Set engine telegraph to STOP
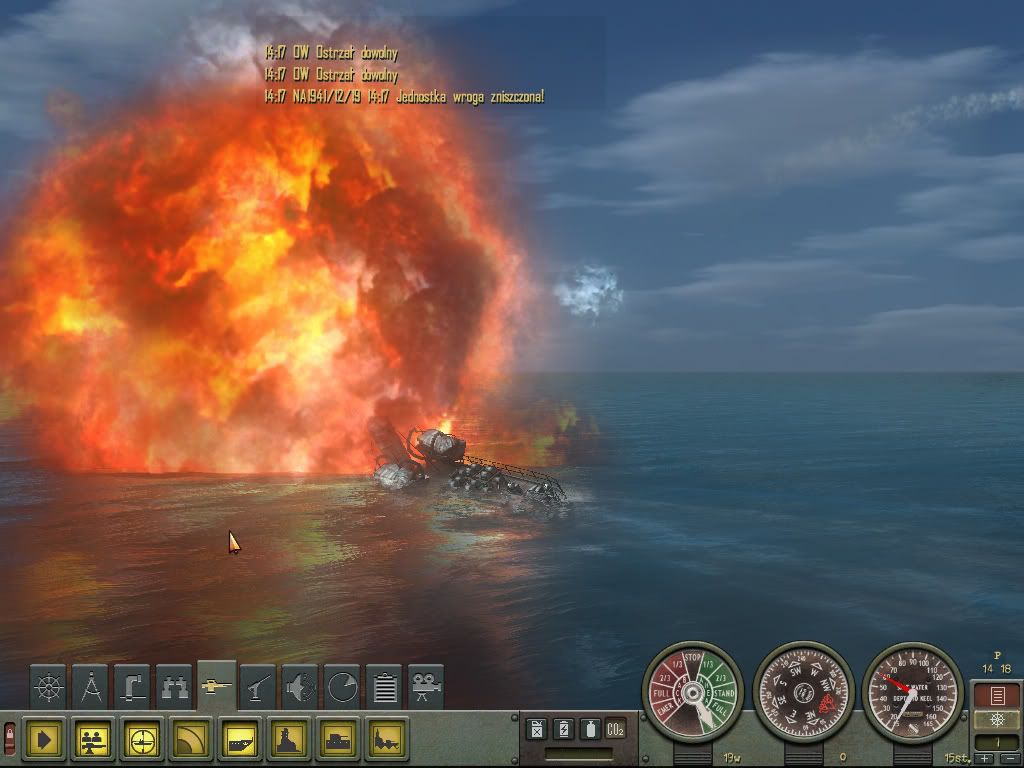Screen dimensions: 1024x768 (x=692, y=659)
